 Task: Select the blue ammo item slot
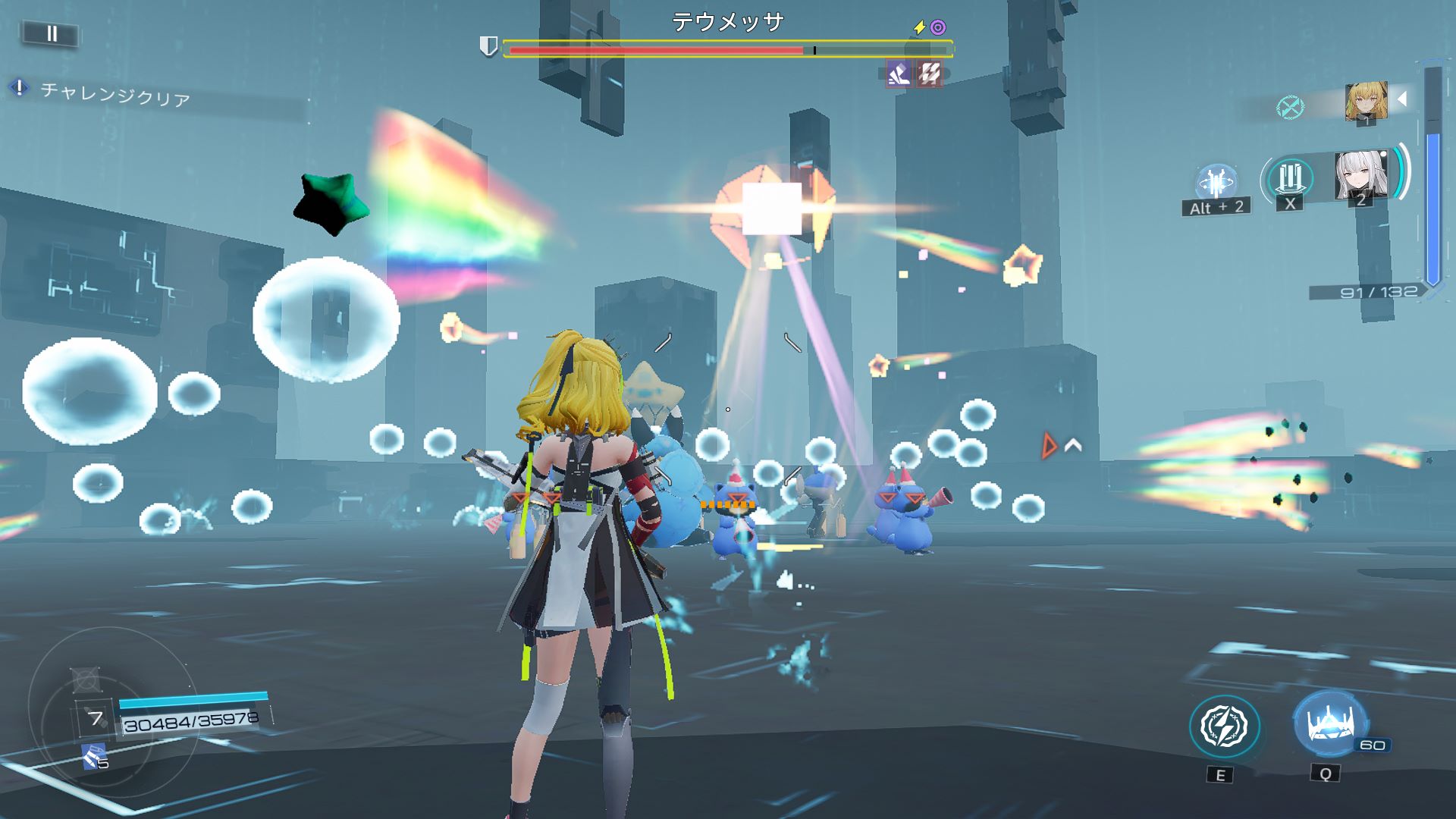pos(94,756)
